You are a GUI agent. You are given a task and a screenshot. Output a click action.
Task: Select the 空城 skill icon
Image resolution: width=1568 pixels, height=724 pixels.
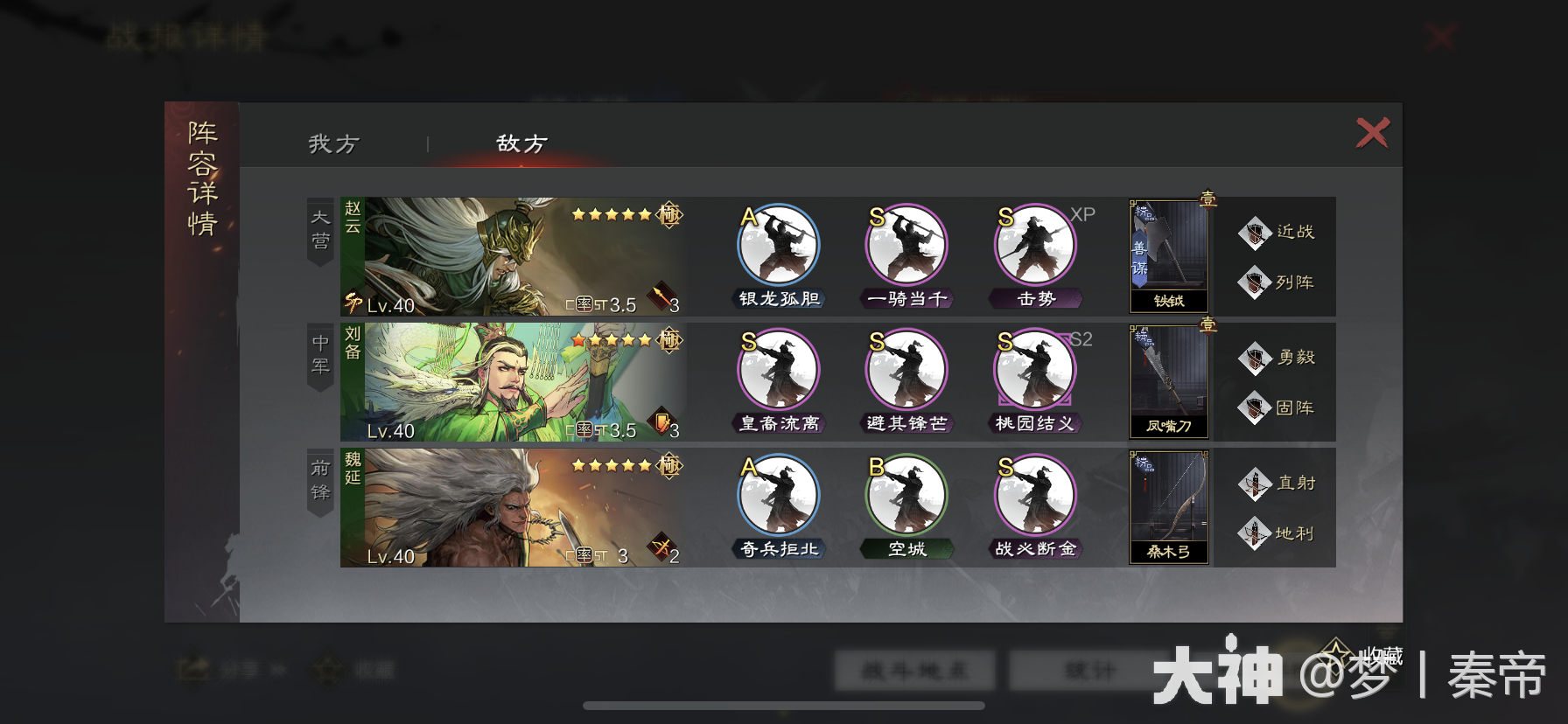tap(906, 496)
